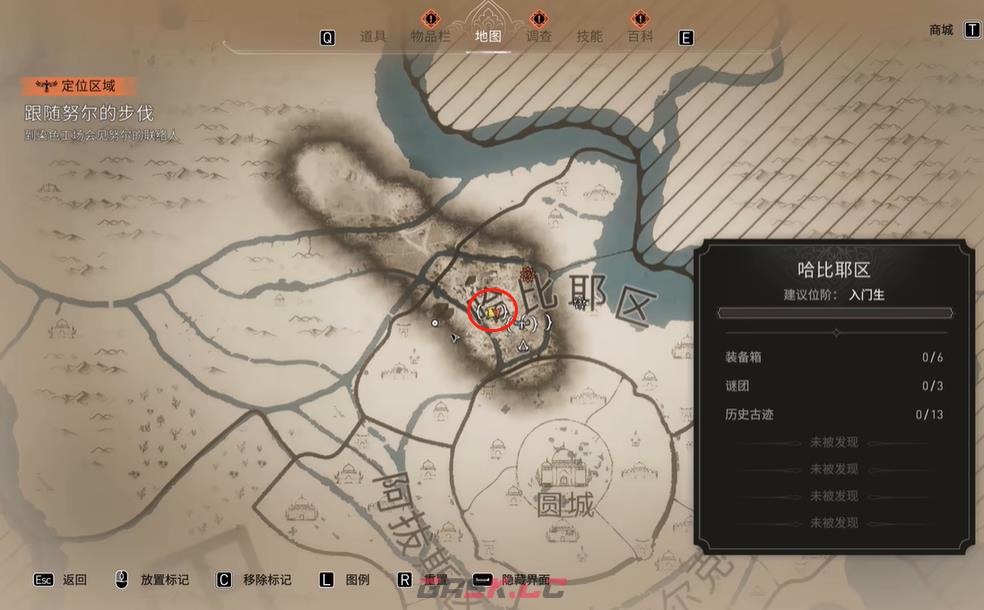Select the white Assassin insignia map marker
The height and width of the screenshot is (610, 984).
pyautogui.click(x=523, y=346)
